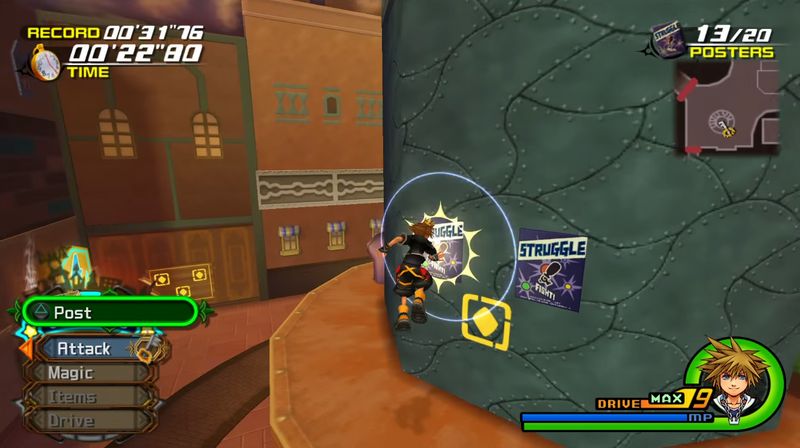Select the Post reaction command
Viewport: 800px width, 448px height.
(x=108, y=313)
